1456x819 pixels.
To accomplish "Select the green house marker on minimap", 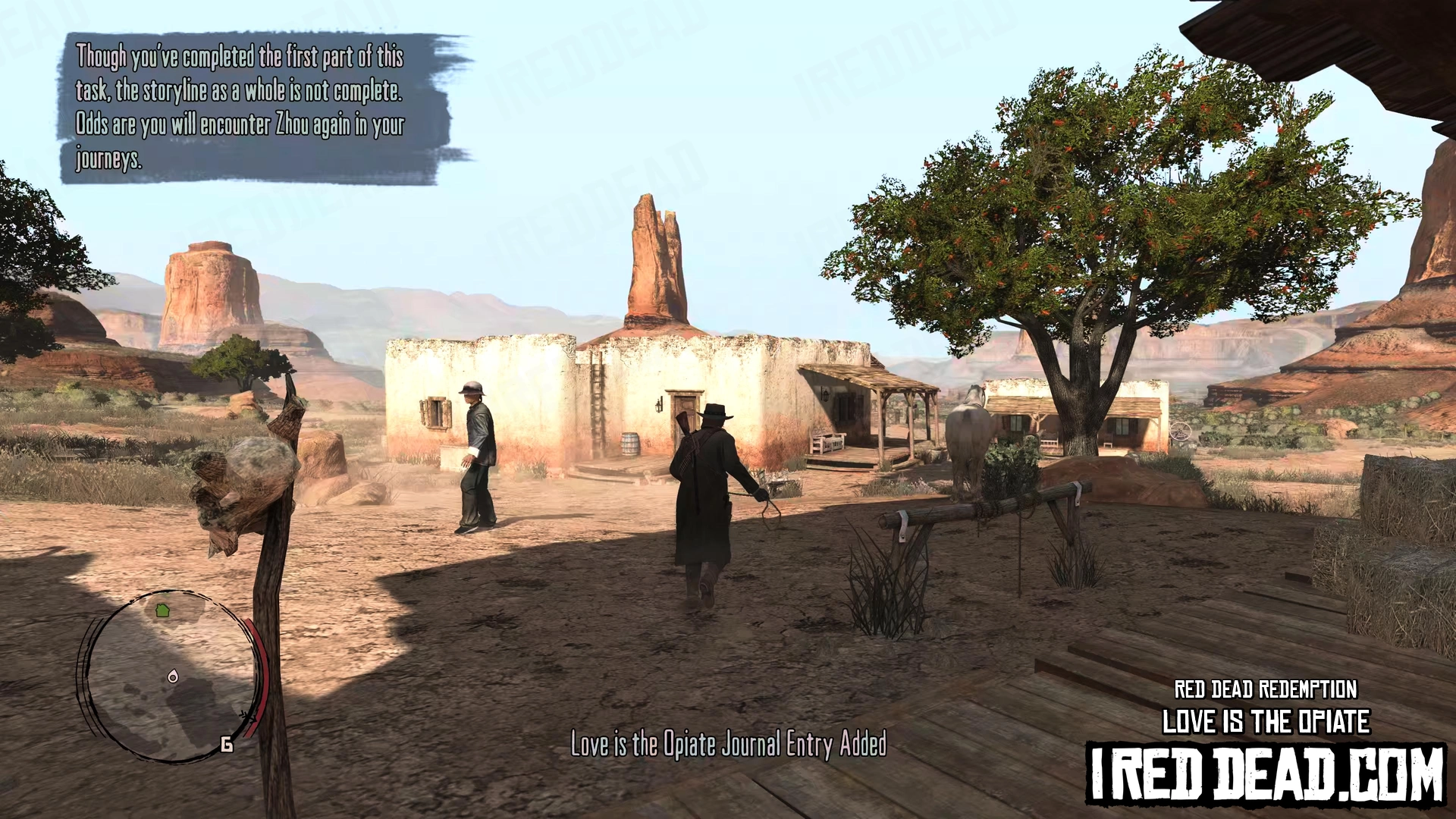I will (162, 610).
